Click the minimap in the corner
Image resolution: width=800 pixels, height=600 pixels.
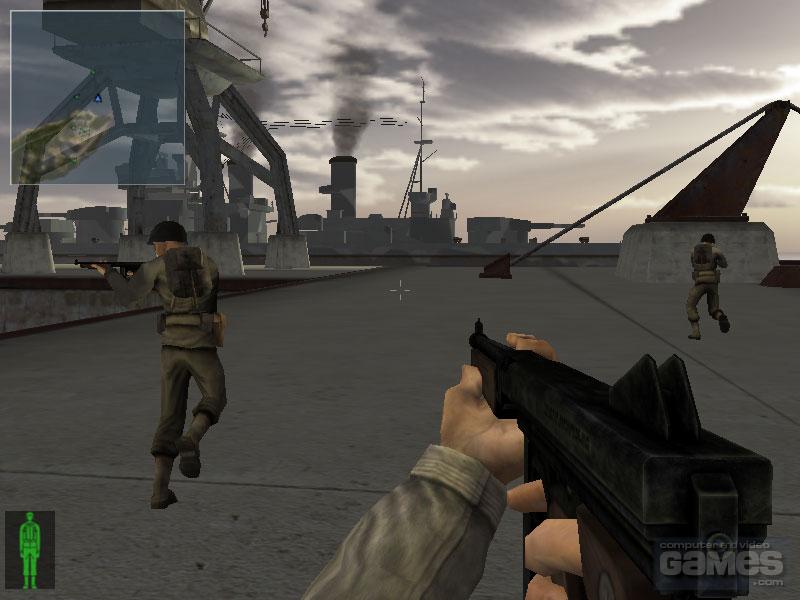pos(97,97)
